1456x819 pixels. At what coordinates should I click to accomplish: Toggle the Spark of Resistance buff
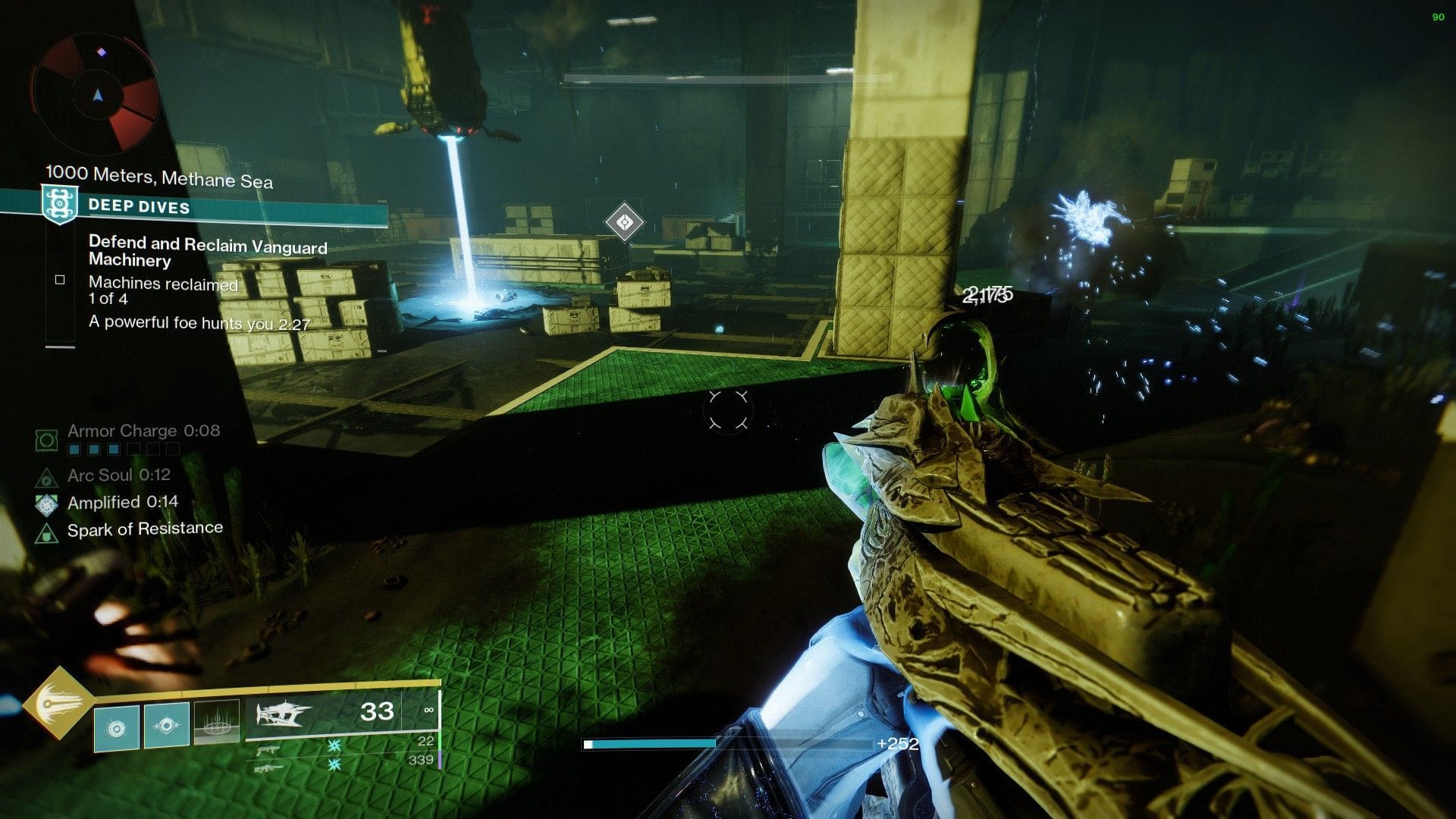click(47, 533)
